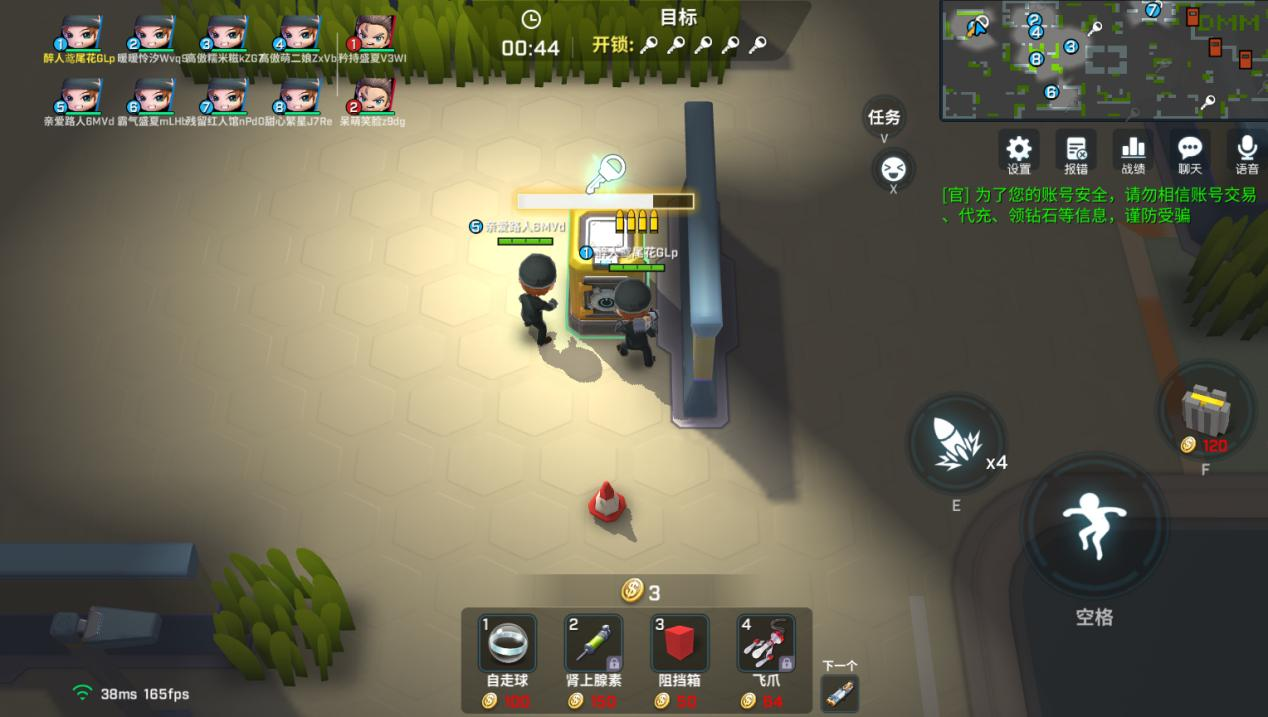Viewport: 1268px width, 717px height.
Task: Click teammate 5 portrait 亲爱路人
Action: [x=81, y=96]
